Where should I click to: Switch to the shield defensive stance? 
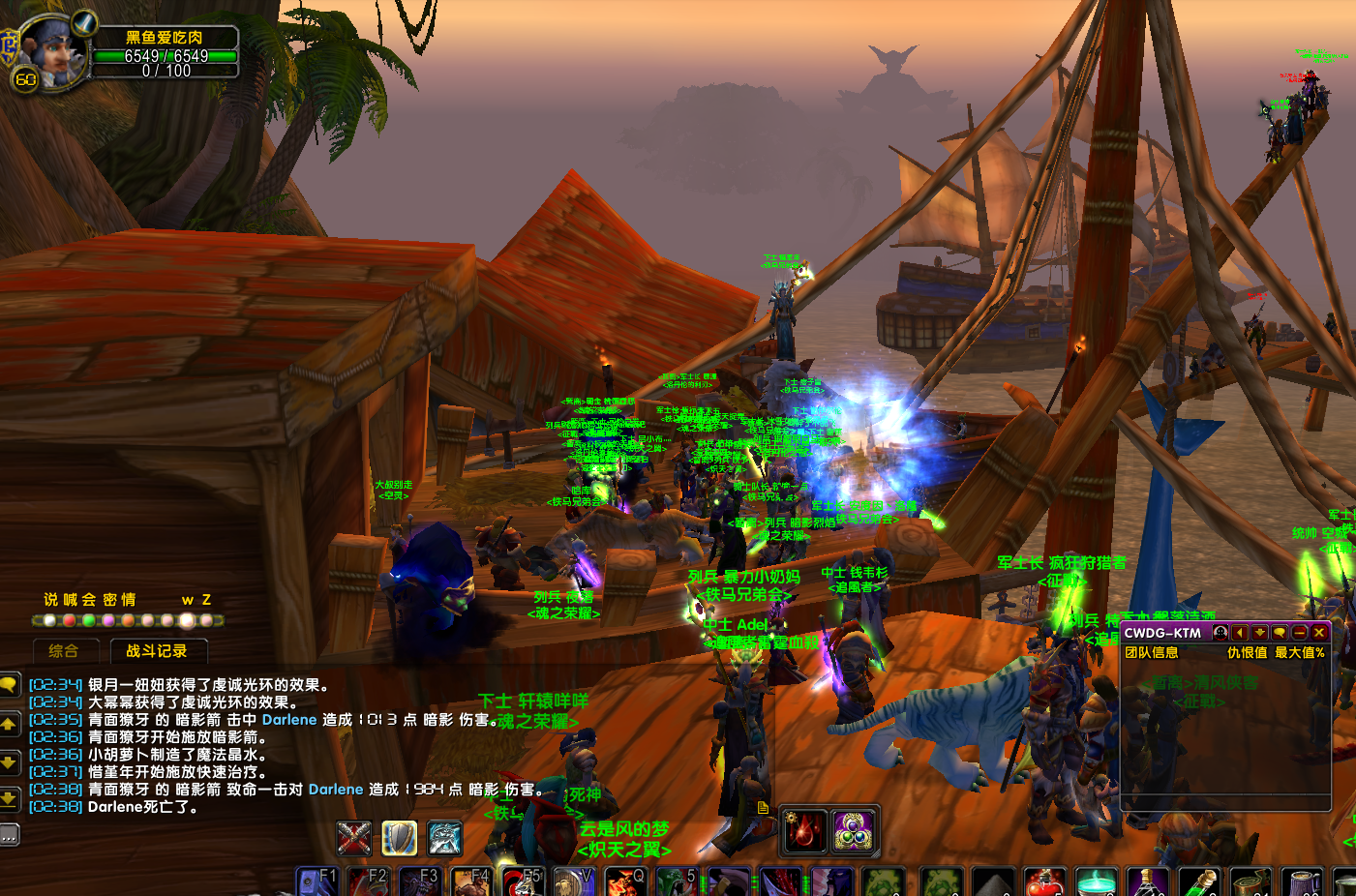pos(399,838)
